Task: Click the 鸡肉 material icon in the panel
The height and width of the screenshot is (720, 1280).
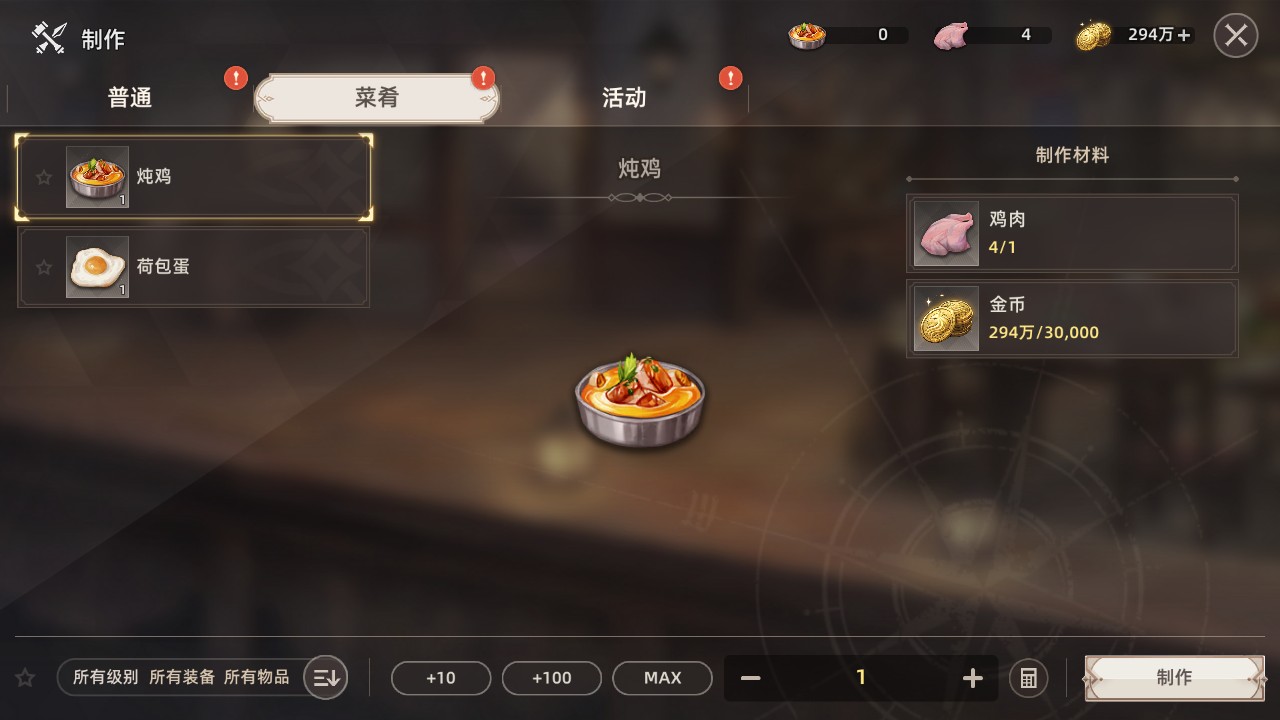Action: [x=944, y=233]
